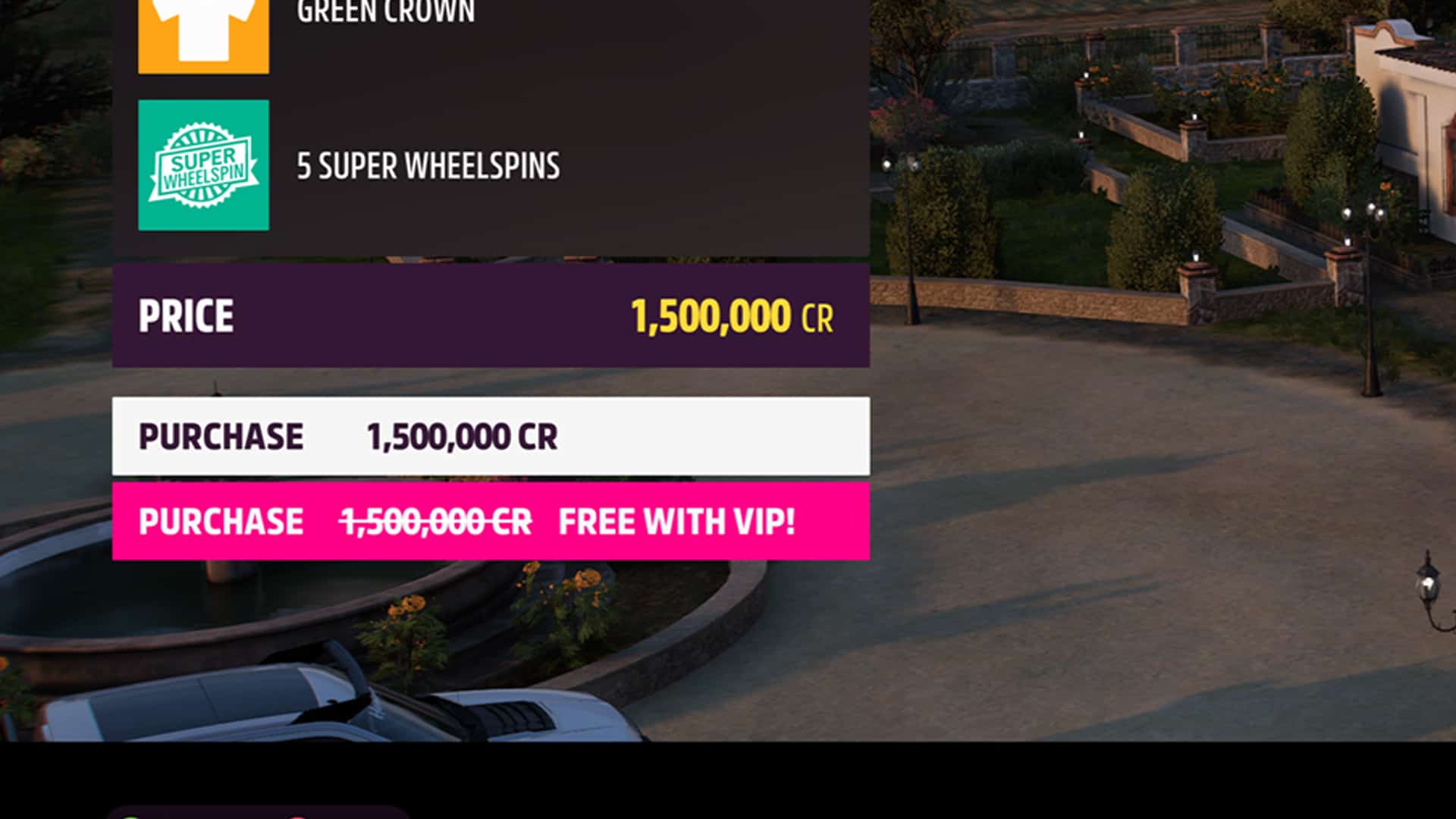Image resolution: width=1456 pixels, height=819 pixels.
Task: Click the Super Wheelspin ribbon seal graphic
Action: pyautogui.click(x=202, y=165)
